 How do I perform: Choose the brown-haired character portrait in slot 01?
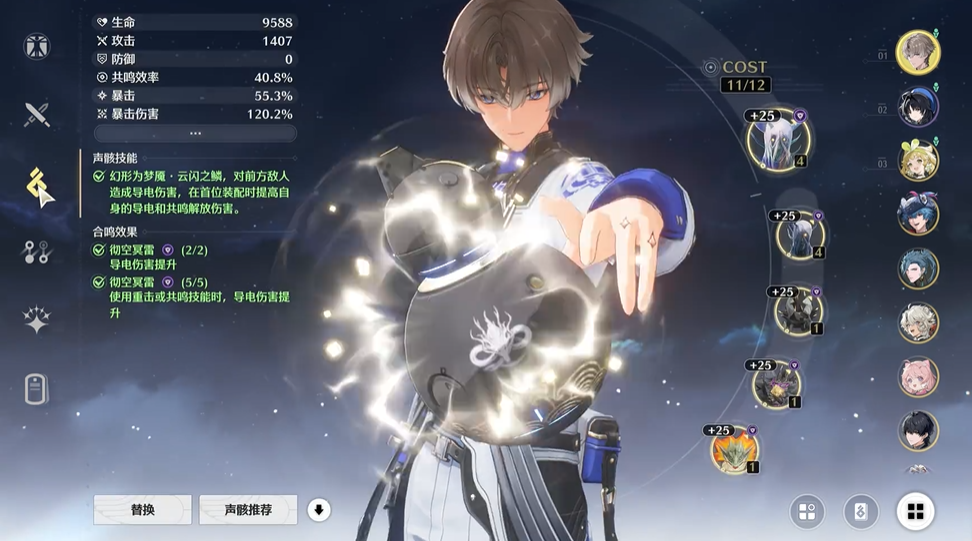coord(917,52)
